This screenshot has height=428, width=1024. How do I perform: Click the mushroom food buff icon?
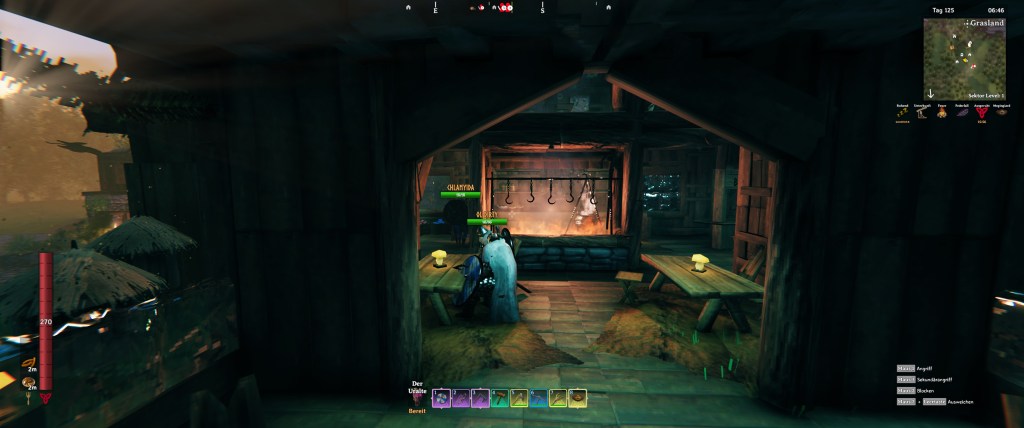(x=30, y=381)
